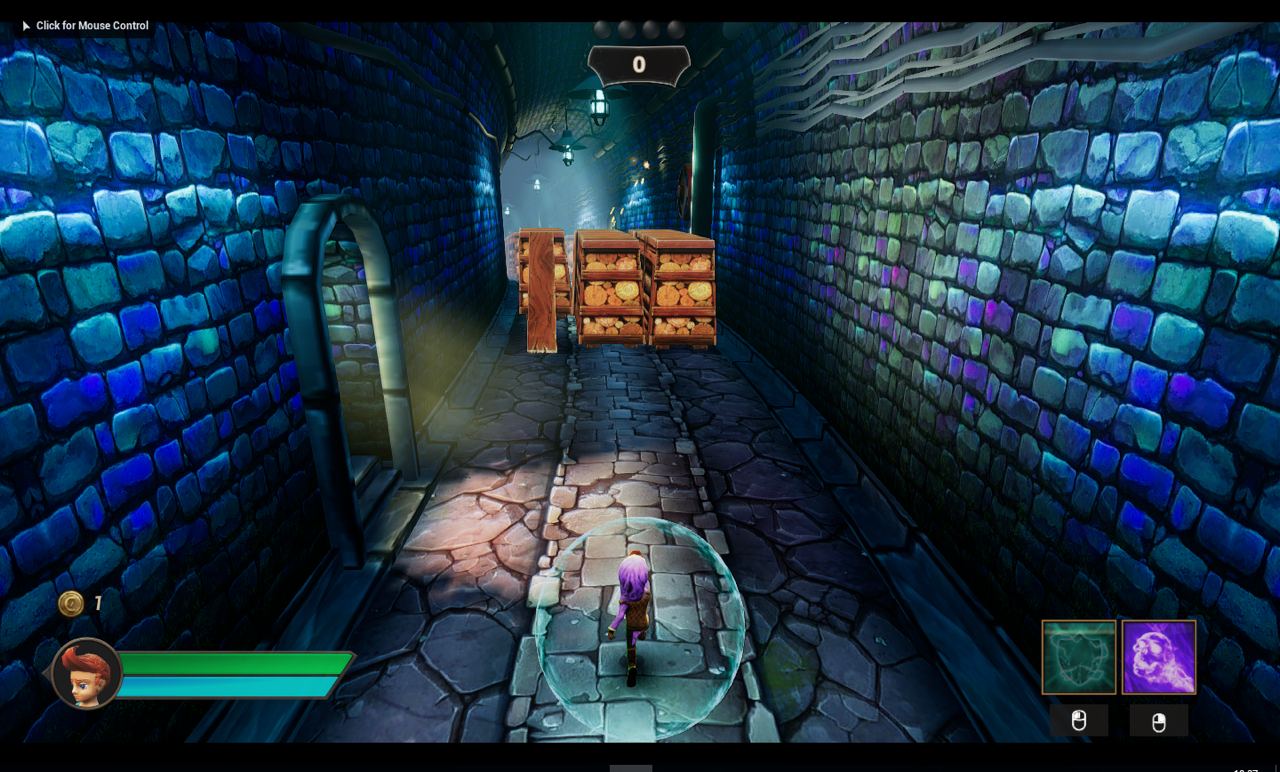
Task: Activate the purple skull ability icon
Action: [1158, 657]
